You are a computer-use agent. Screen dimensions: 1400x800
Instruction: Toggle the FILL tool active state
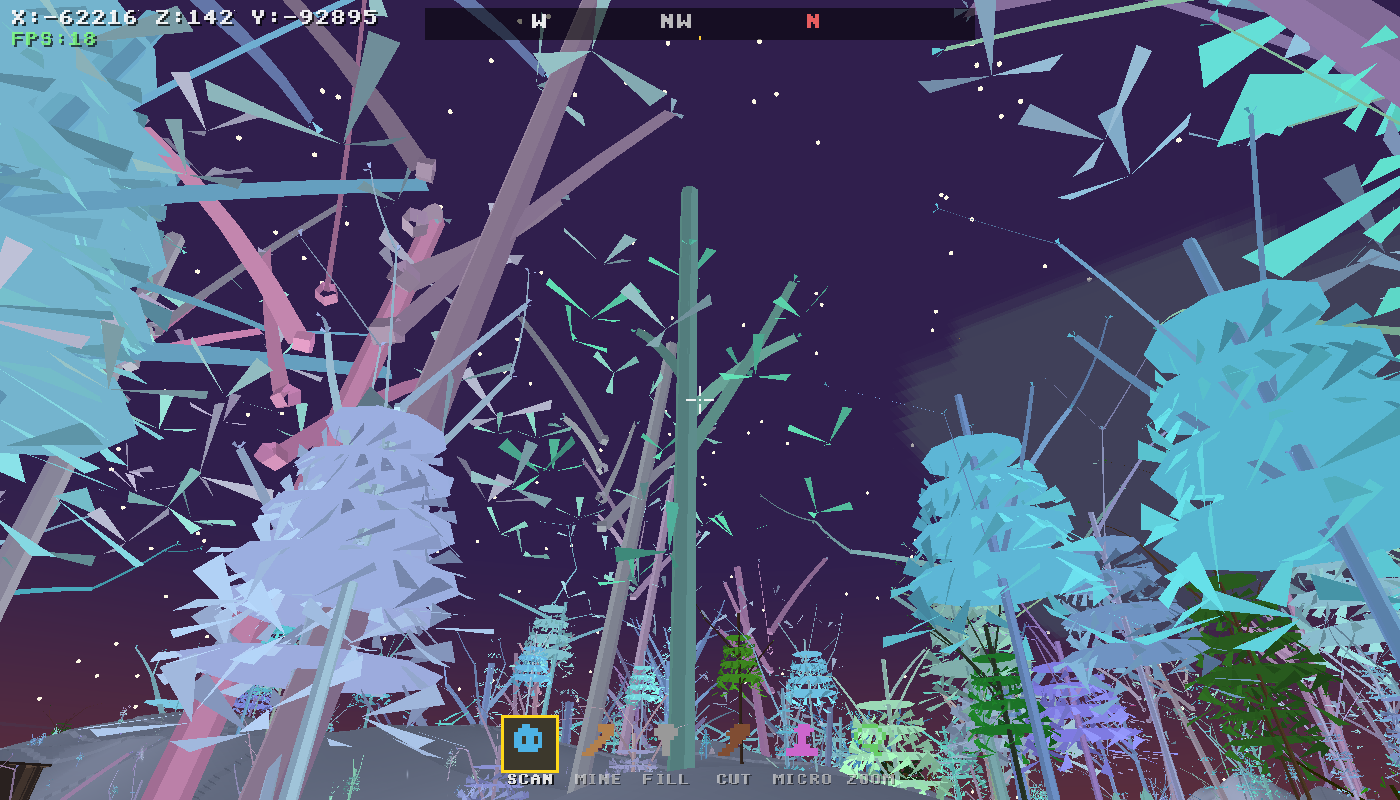tap(667, 740)
